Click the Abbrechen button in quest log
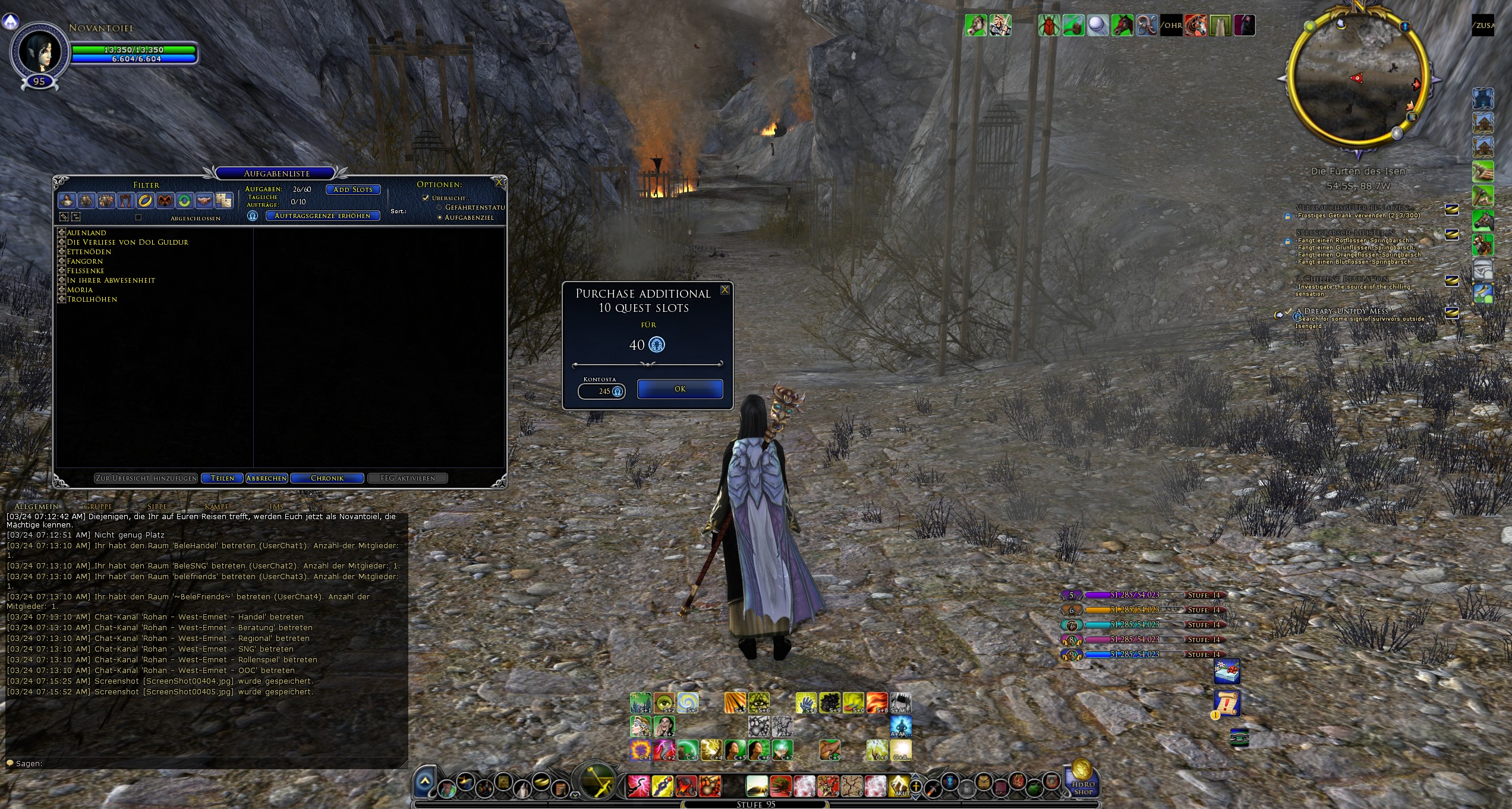 click(266, 478)
